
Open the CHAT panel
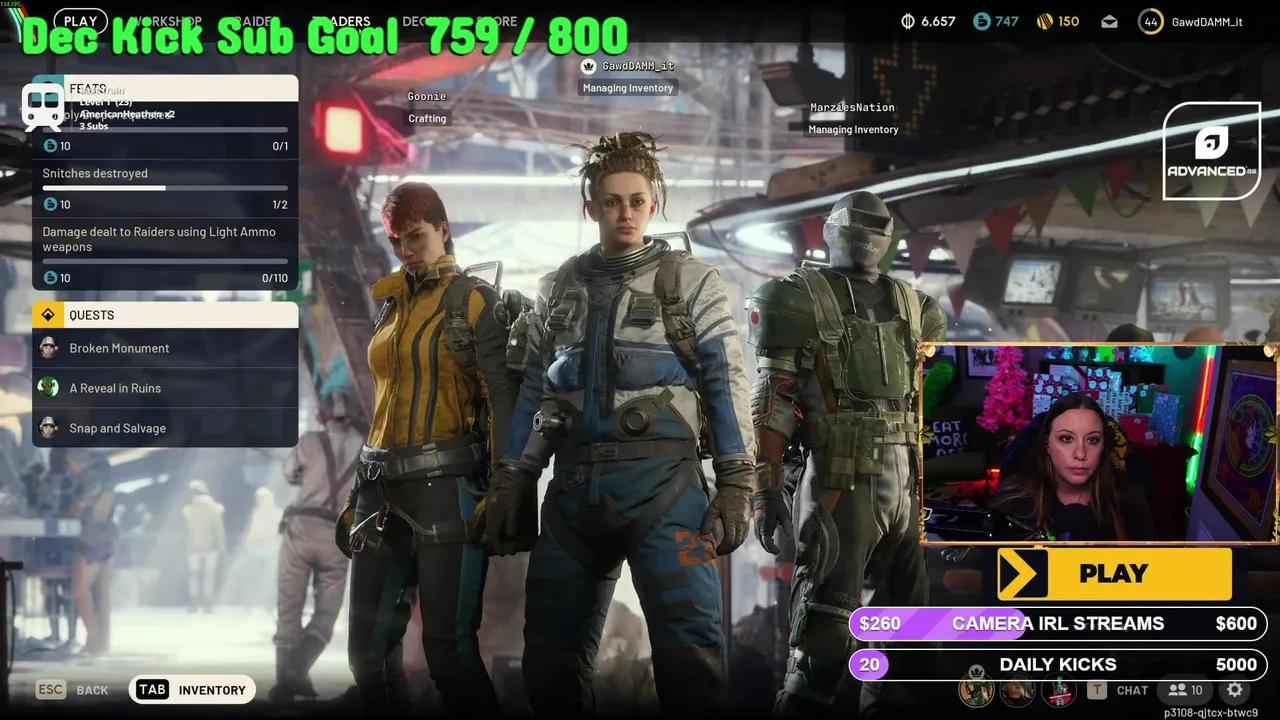(1131, 690)
